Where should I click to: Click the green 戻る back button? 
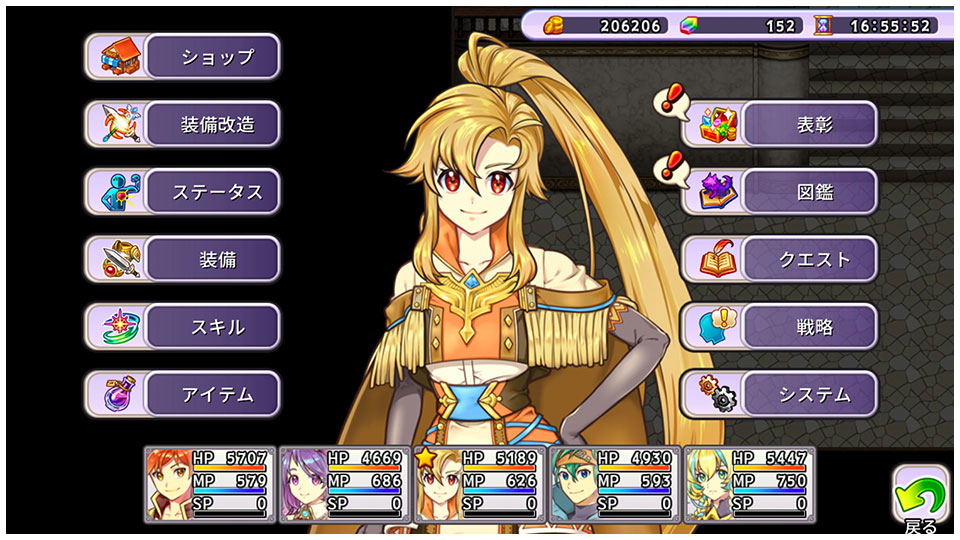(920, 497)
